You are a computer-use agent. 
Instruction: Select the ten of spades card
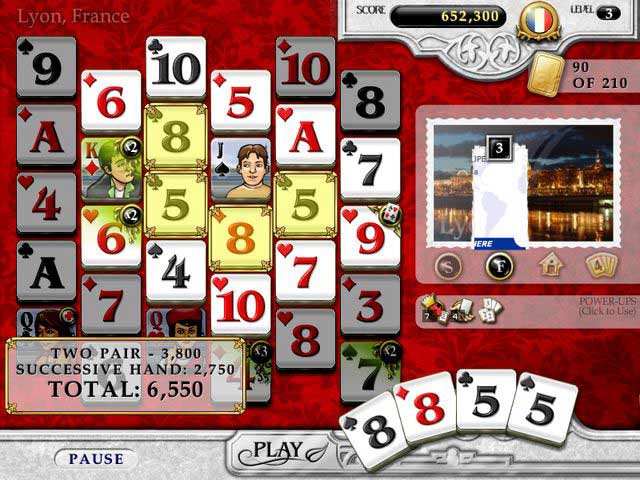click(176, 68)
